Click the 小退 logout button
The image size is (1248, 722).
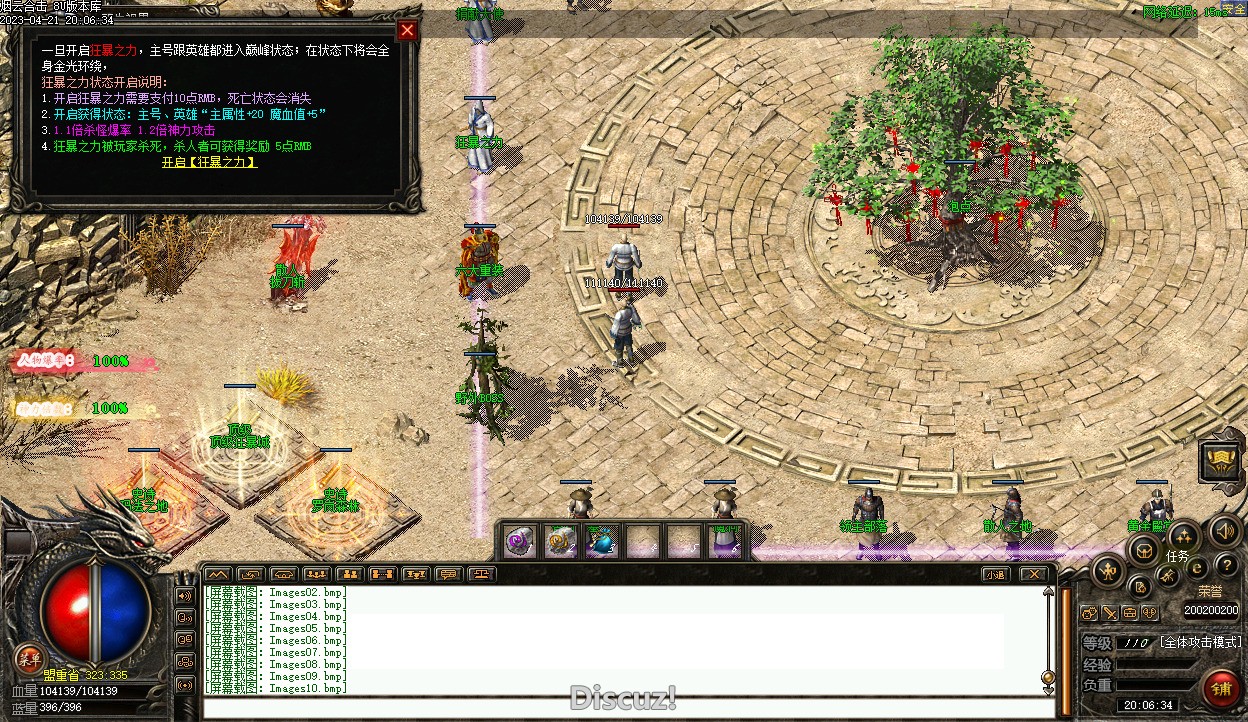(x=994, y=574)
